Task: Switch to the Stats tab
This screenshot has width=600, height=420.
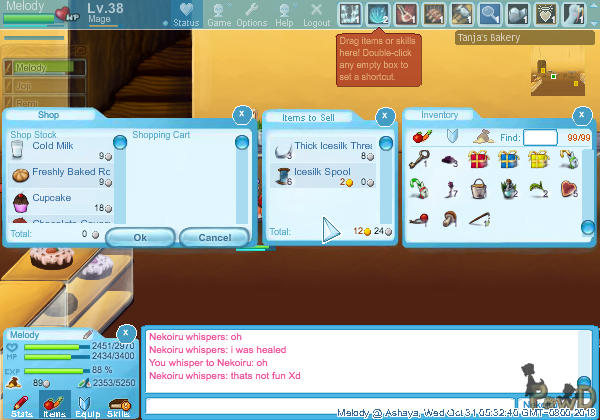Action: pos(21,405)
